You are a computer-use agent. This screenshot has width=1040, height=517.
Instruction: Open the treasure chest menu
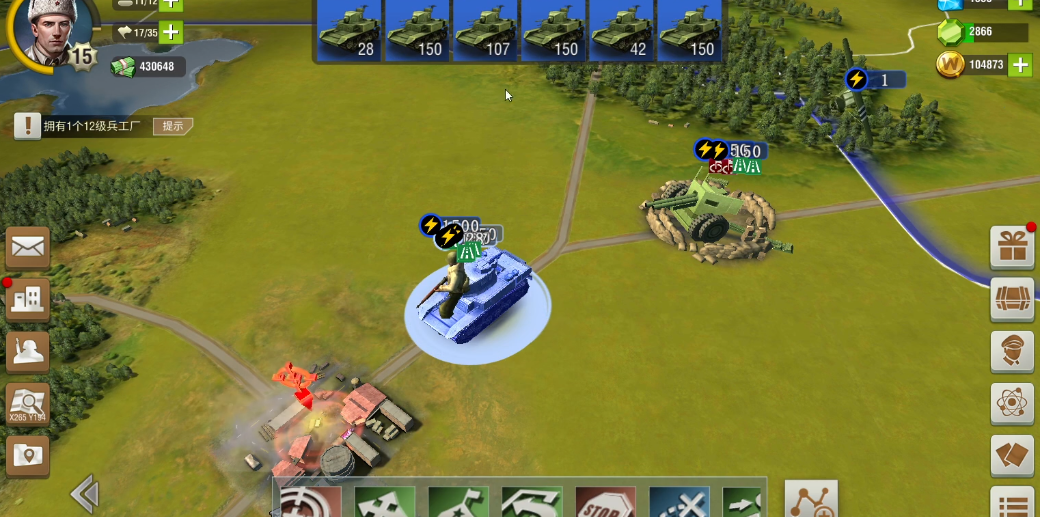1012,299
